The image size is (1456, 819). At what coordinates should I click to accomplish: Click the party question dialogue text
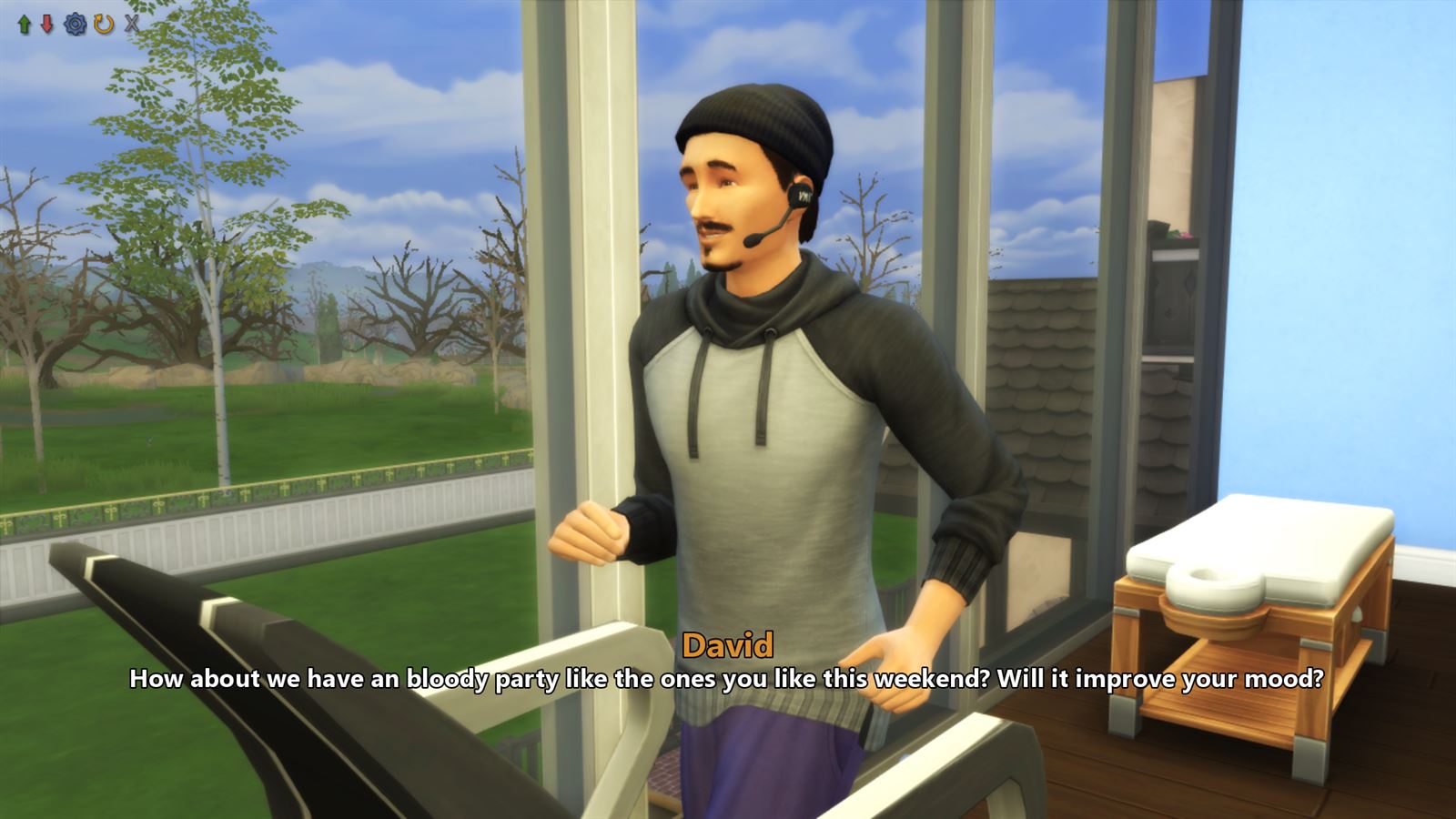pyautogui.click(x=728, y=678)
